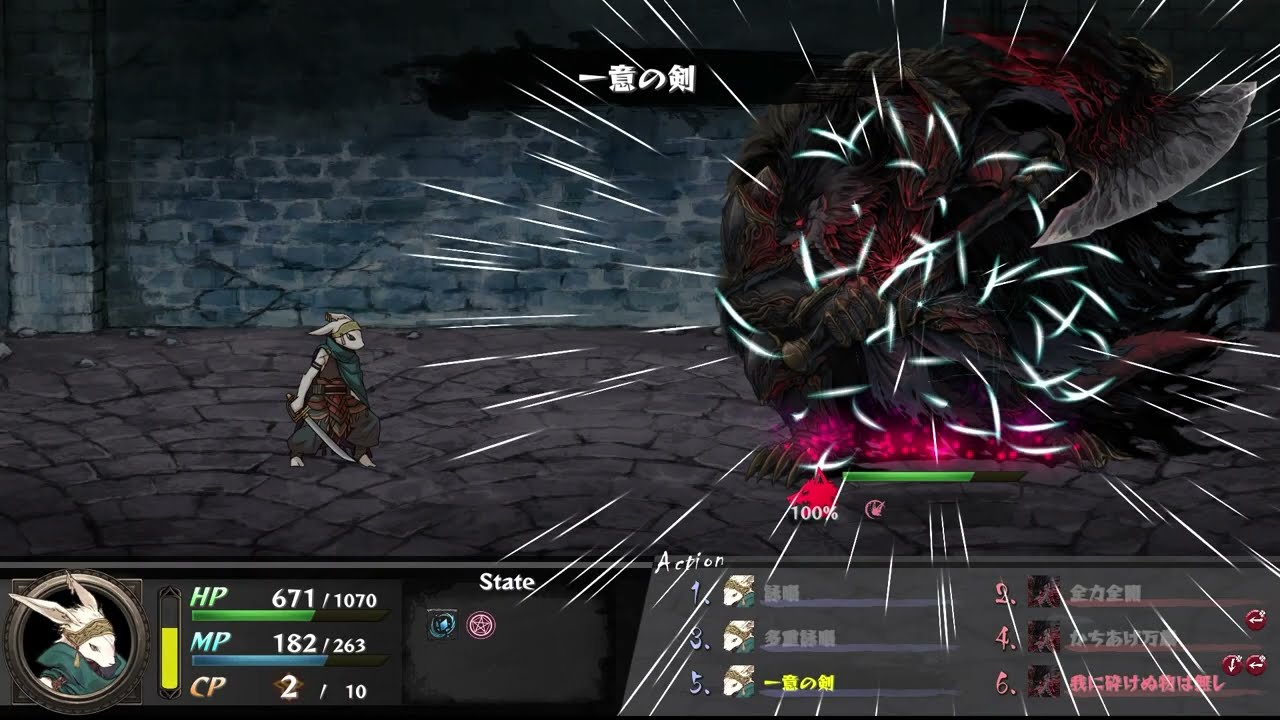Inspect the pink status icon beside 100%
Viewport: 1280px width, 720px height.
pyautogui.click(x=875, y=510)
